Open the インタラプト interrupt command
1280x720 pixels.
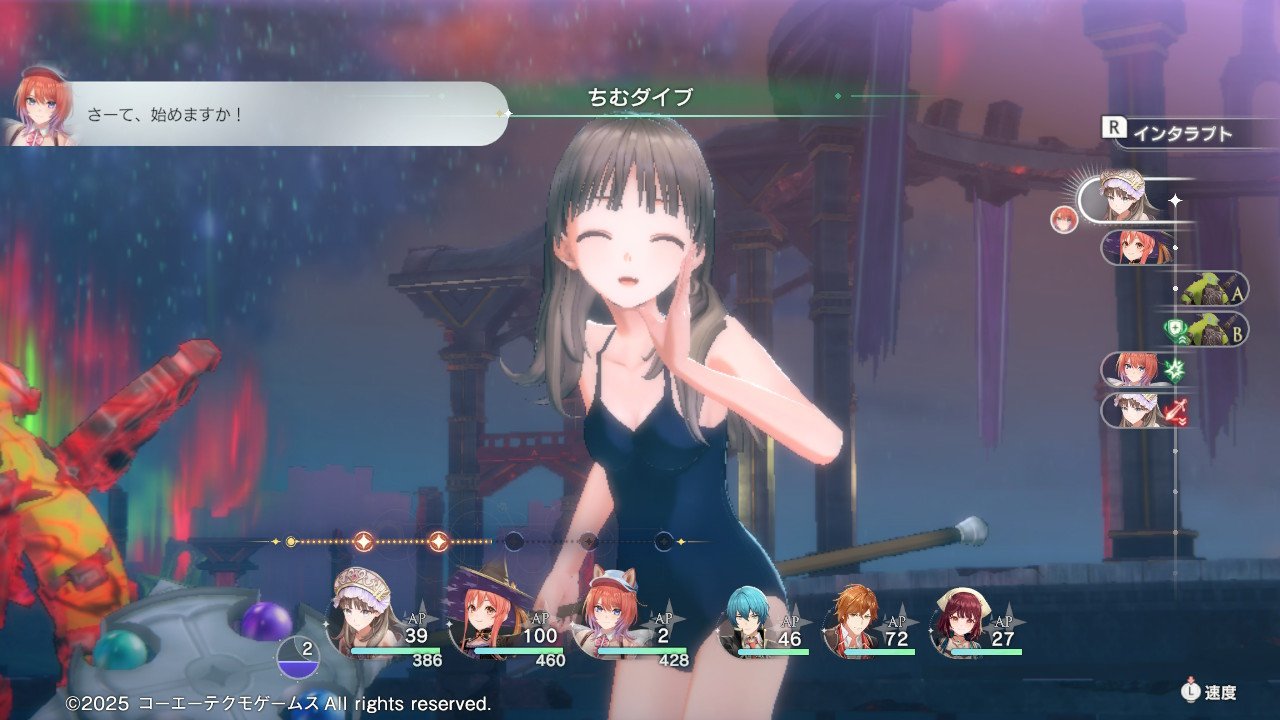point(1171,133)
